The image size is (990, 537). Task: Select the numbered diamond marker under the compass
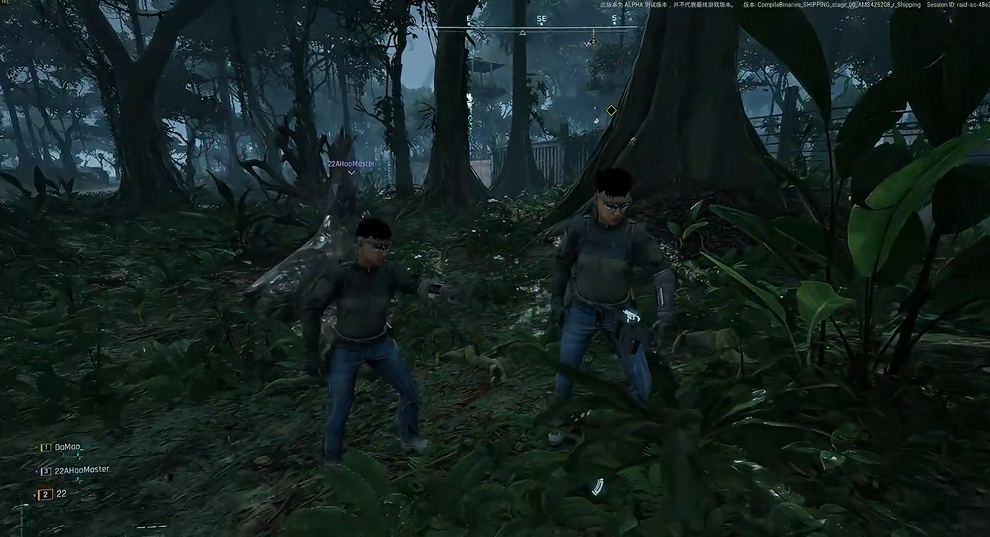(x=592, y=42)
